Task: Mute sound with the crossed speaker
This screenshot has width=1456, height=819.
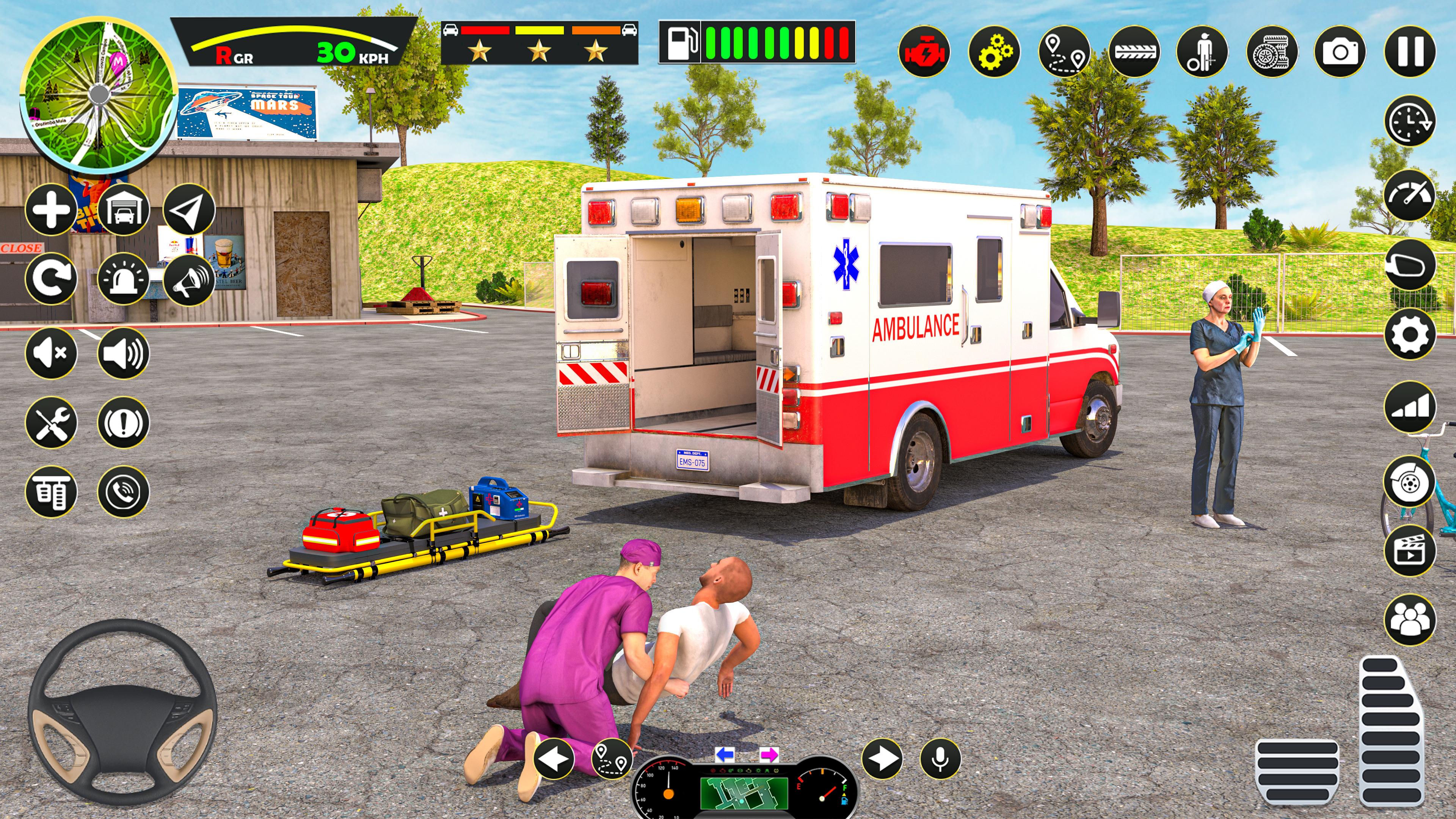Action: tap(51, 353)
